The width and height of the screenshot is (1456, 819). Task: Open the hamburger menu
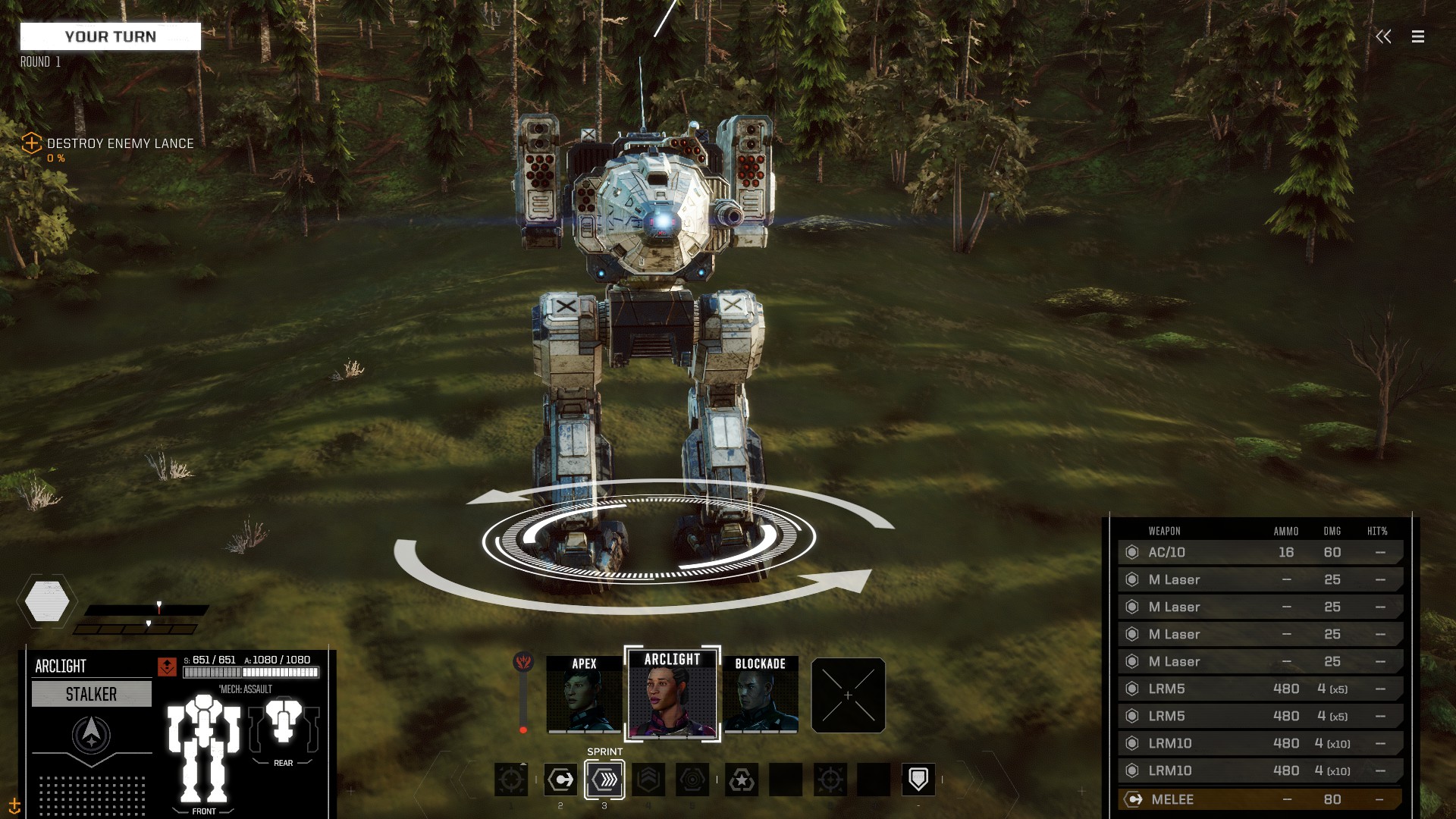click(1417, 36)
